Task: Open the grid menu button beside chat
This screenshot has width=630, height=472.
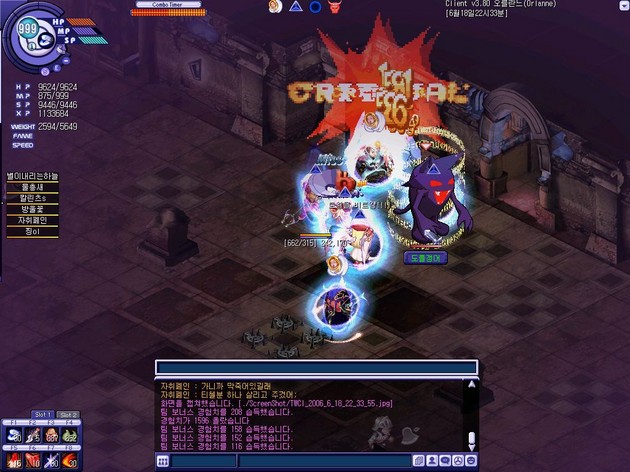Action: click(163, 461)
